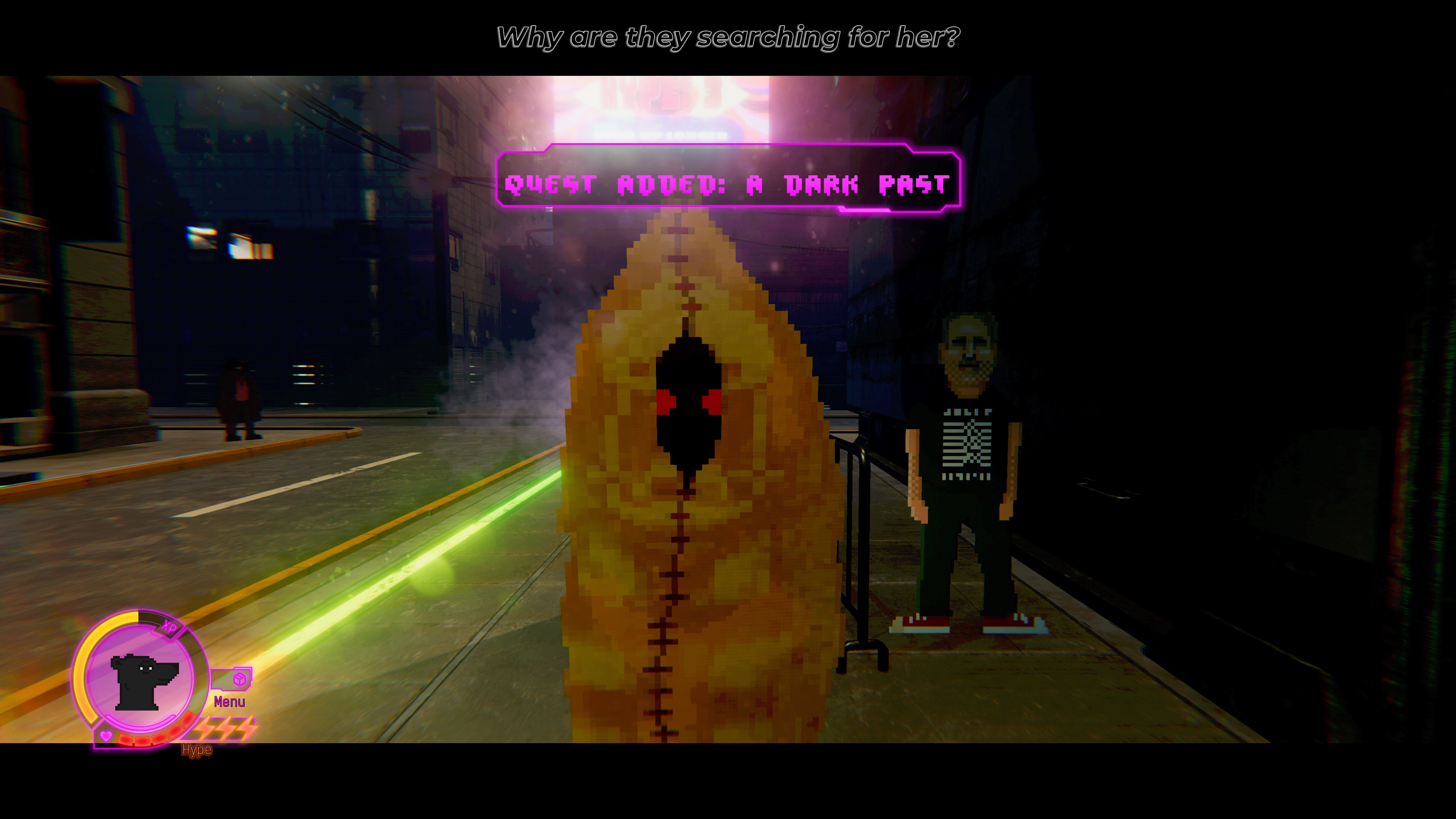Open the Menu via the cube icon
This screenshot has height=819, width=1456.
pyautogui.click(x=240, y=679)
